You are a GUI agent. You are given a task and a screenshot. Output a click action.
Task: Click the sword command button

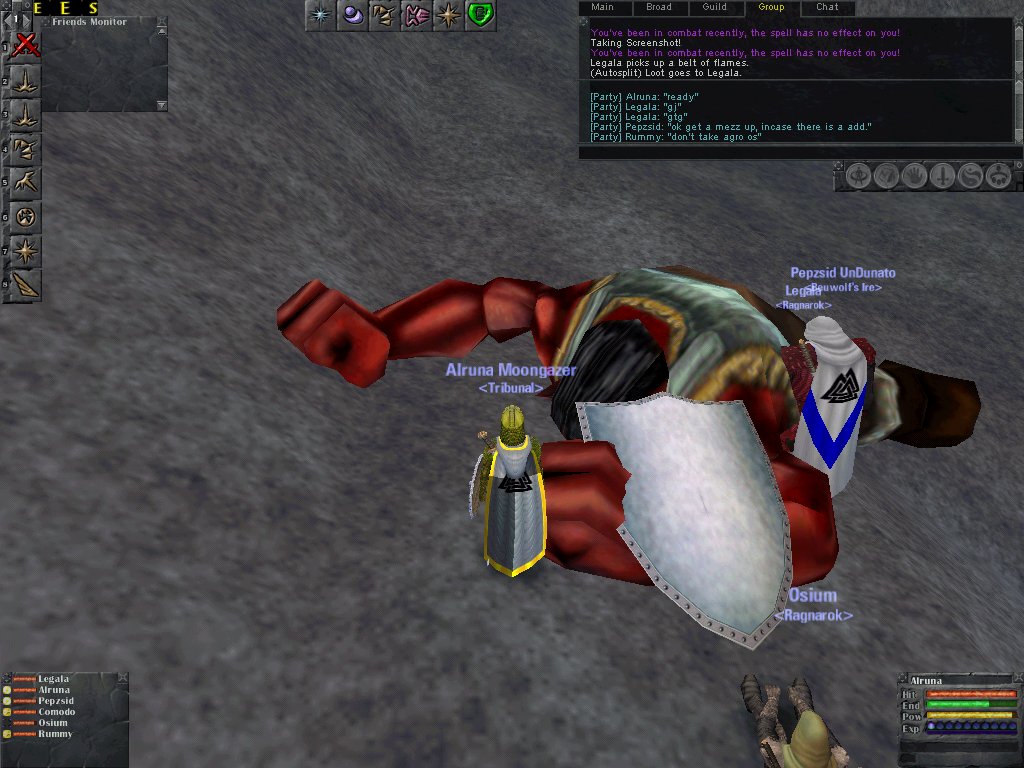(942, 177)
